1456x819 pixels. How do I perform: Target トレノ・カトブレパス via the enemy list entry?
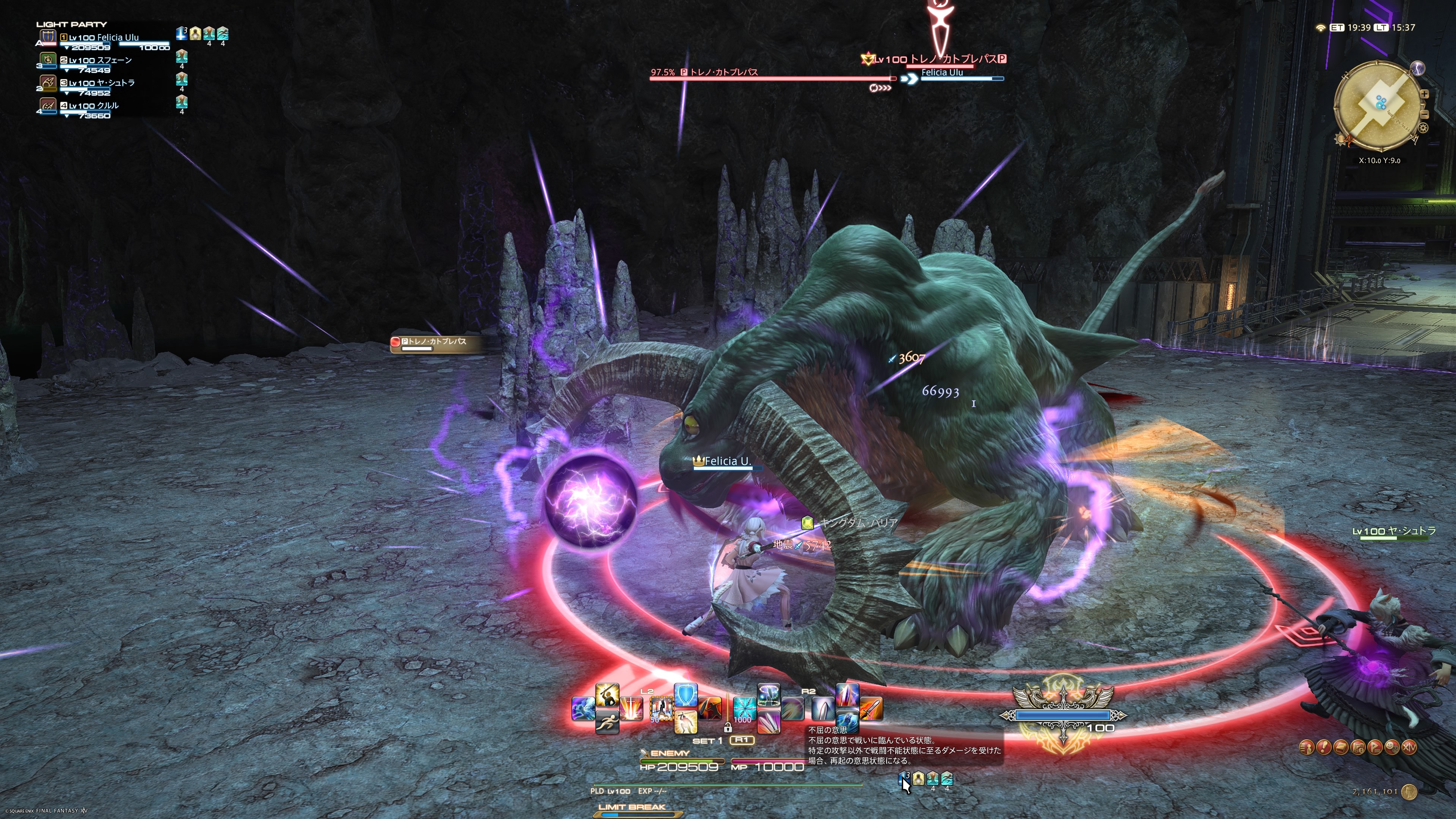click(435, 342)
